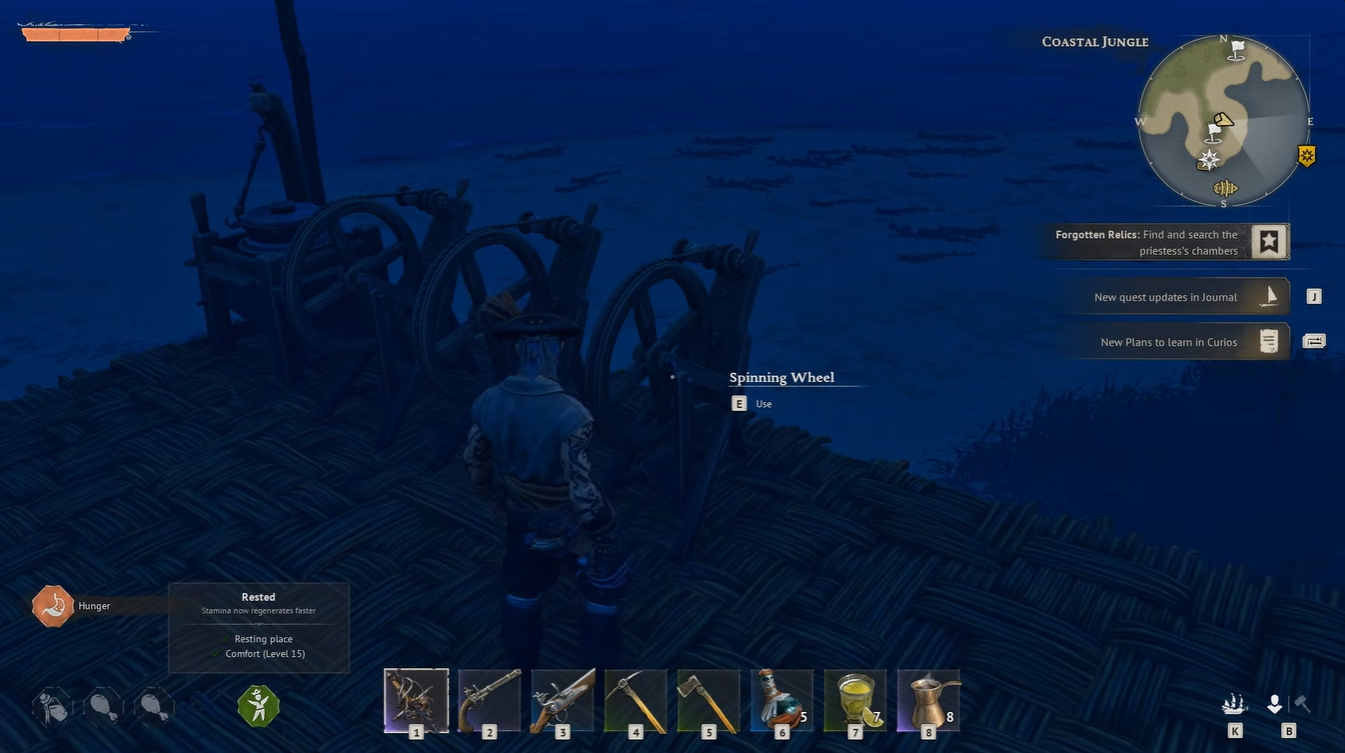Screen dimensions: 1345x753
Task: Select the crossbow in hotbar slot 1
Action: [x=416, y=700]
